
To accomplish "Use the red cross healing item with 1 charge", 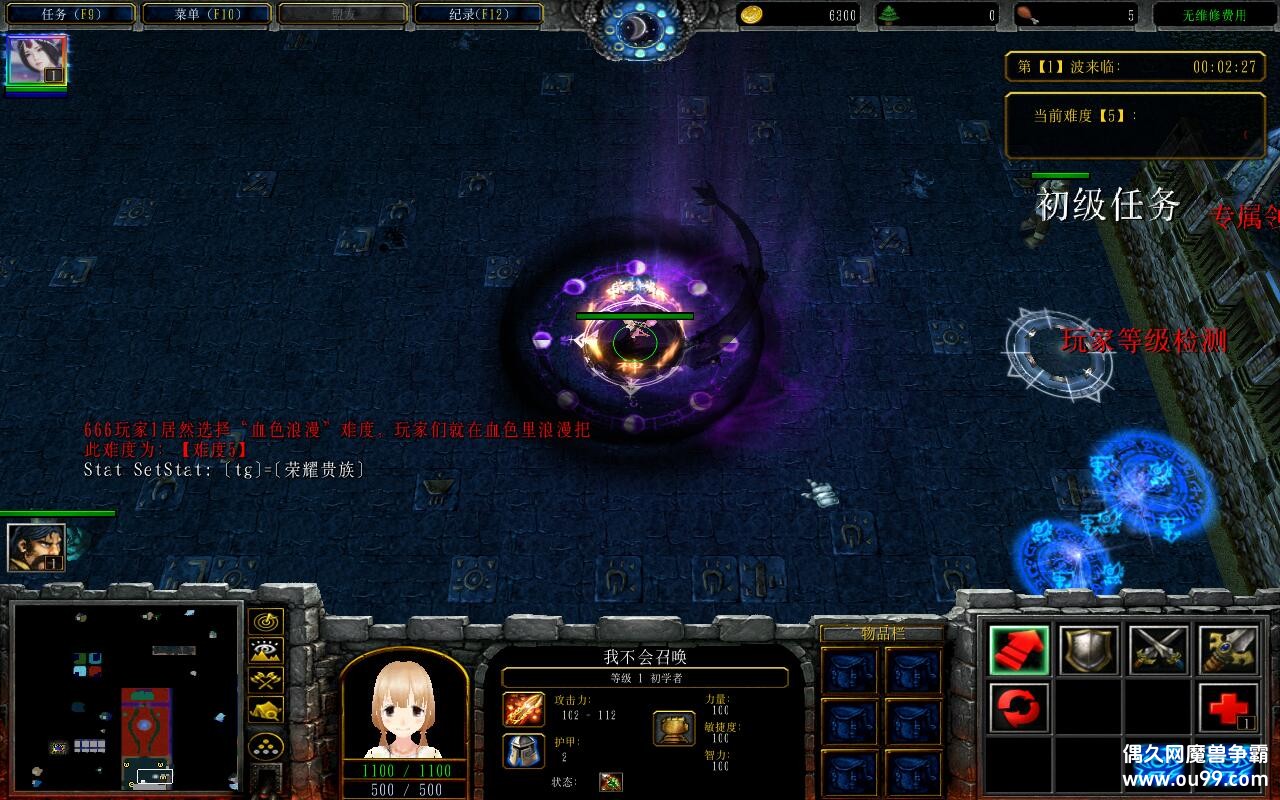I will [x=1228, y=707].
